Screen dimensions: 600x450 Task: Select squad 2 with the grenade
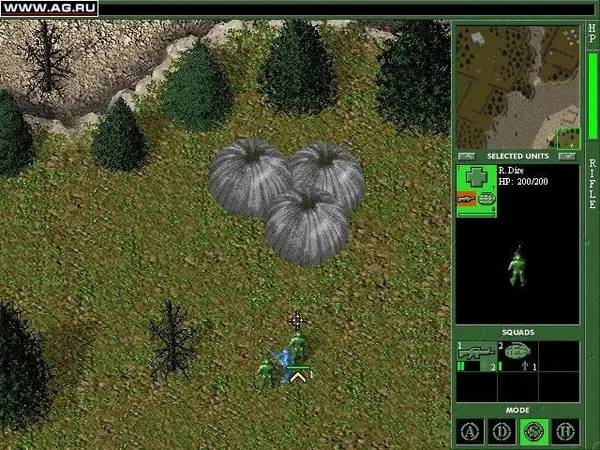(x=517, y=355)
